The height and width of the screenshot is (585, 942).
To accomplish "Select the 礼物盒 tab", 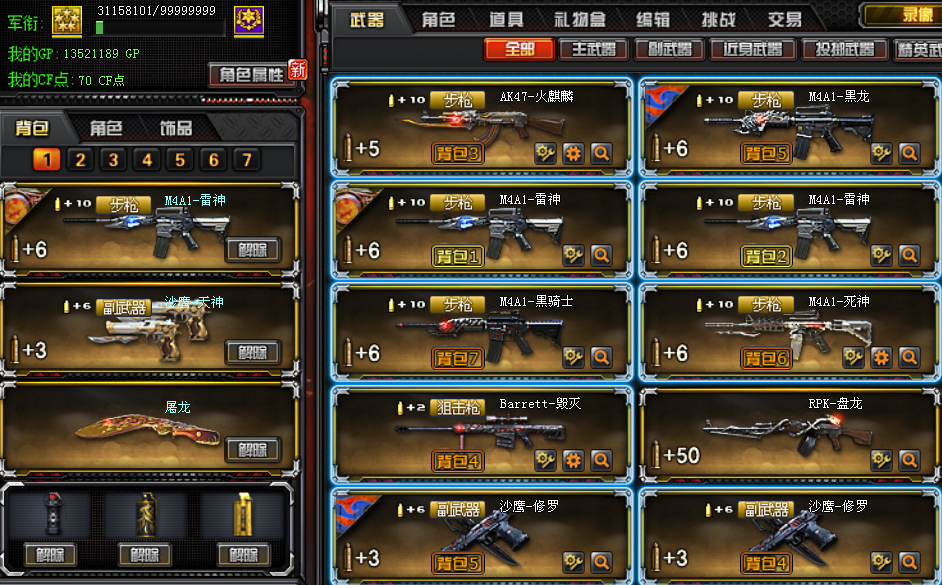I will click(x=579, y=19).
